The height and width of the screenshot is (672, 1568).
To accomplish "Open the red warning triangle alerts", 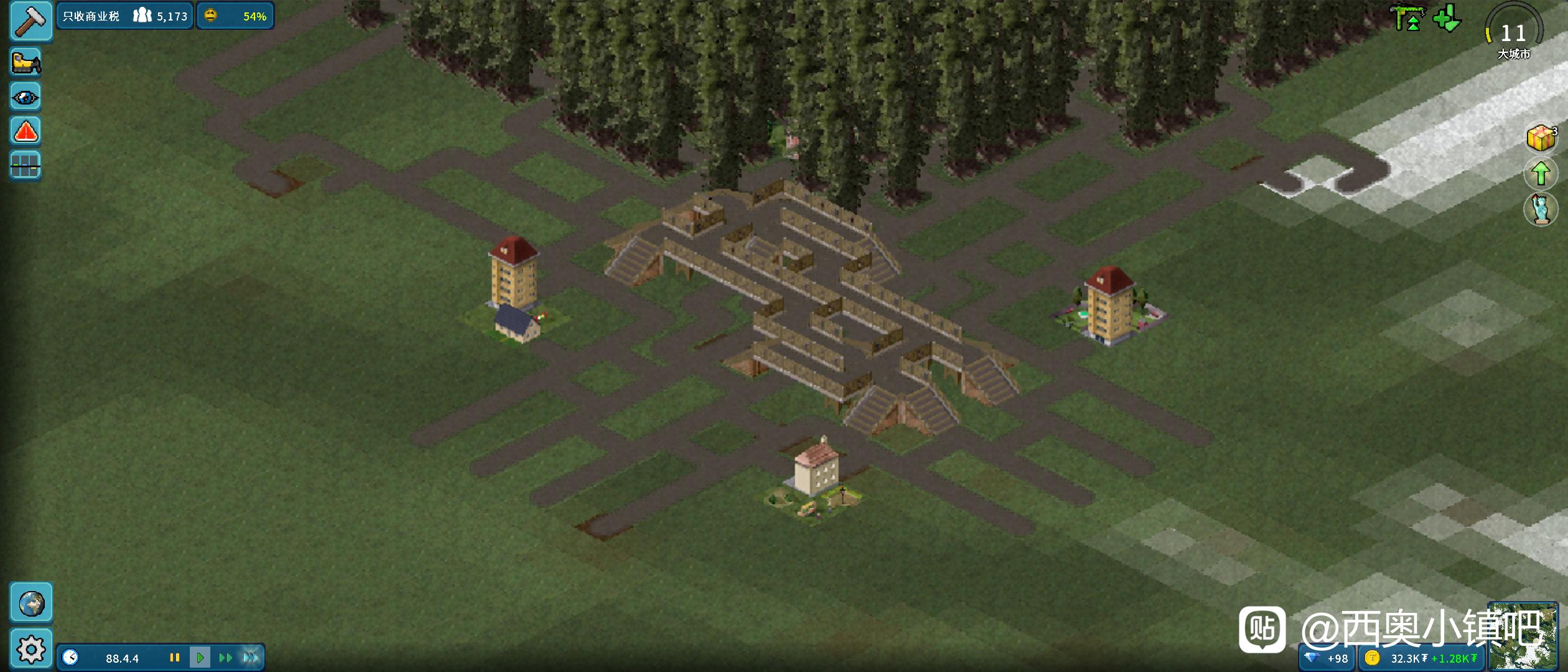I will click(x=26, y=131).
